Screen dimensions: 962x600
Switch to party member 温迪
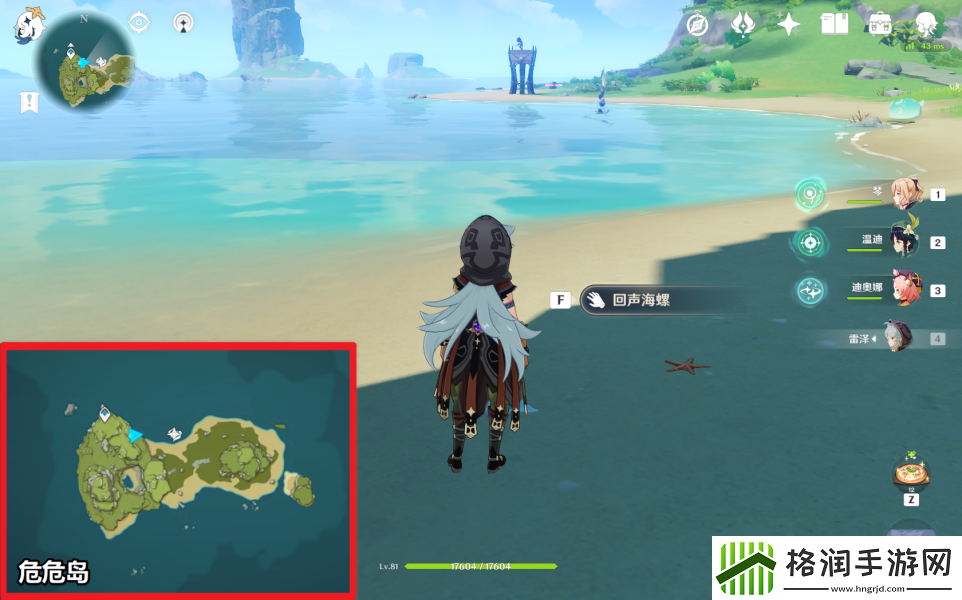tap(904, 242)
